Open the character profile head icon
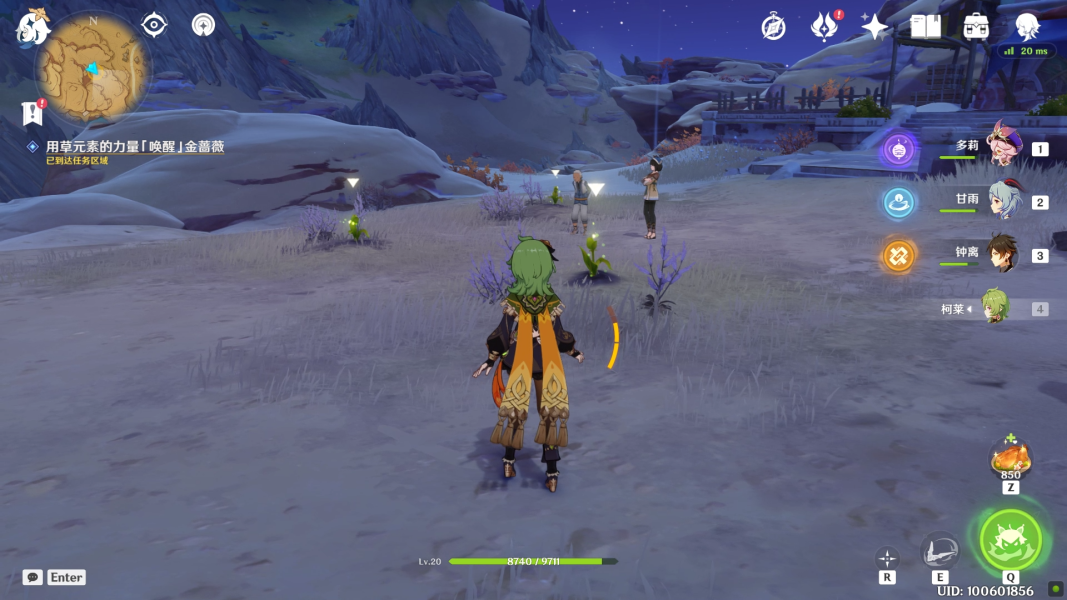Screen dimensions: 1067x600 [1027, 27]
